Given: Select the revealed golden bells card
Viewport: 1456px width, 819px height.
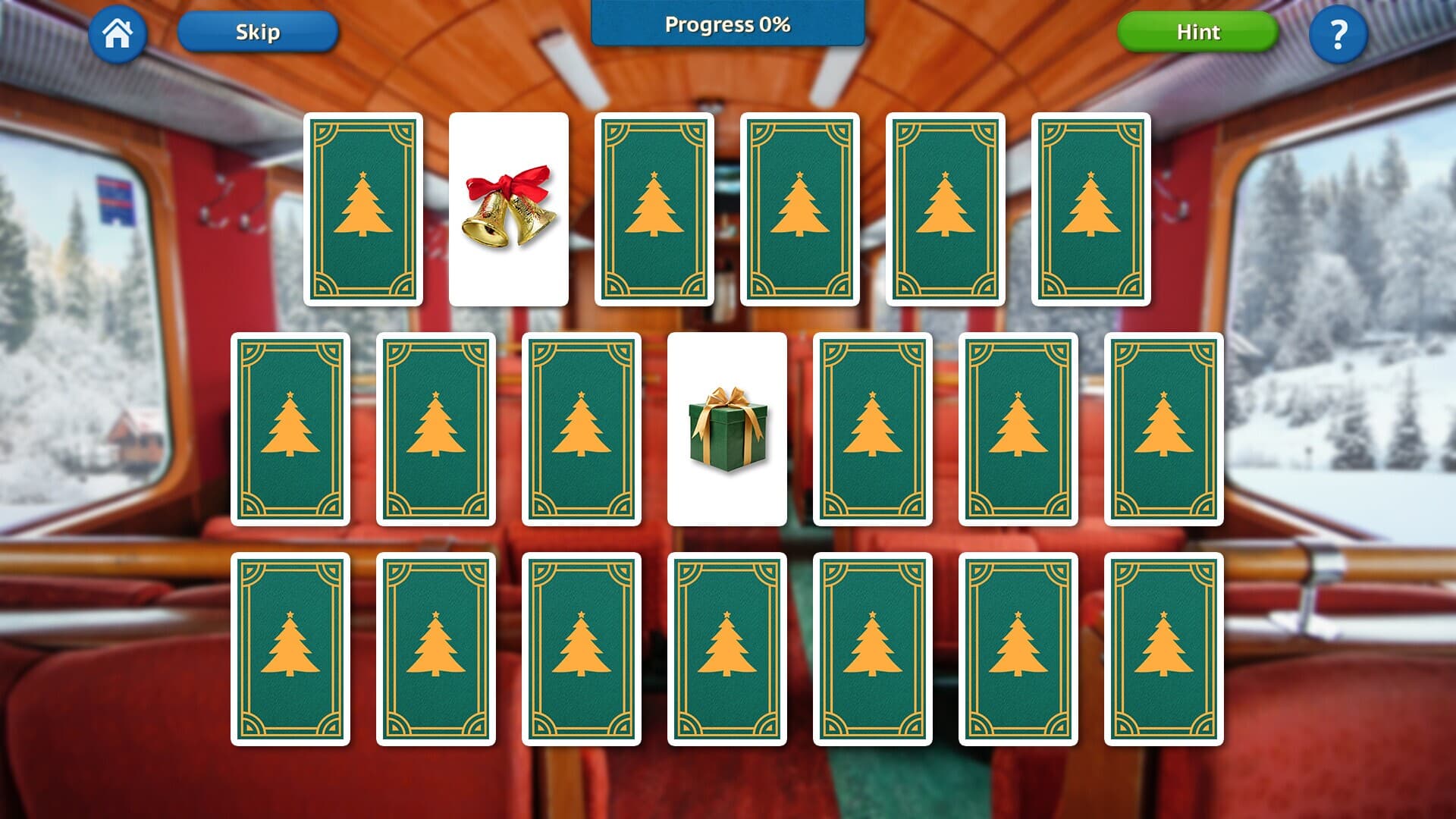Looking at the screenshot, I should click(510, 210).
